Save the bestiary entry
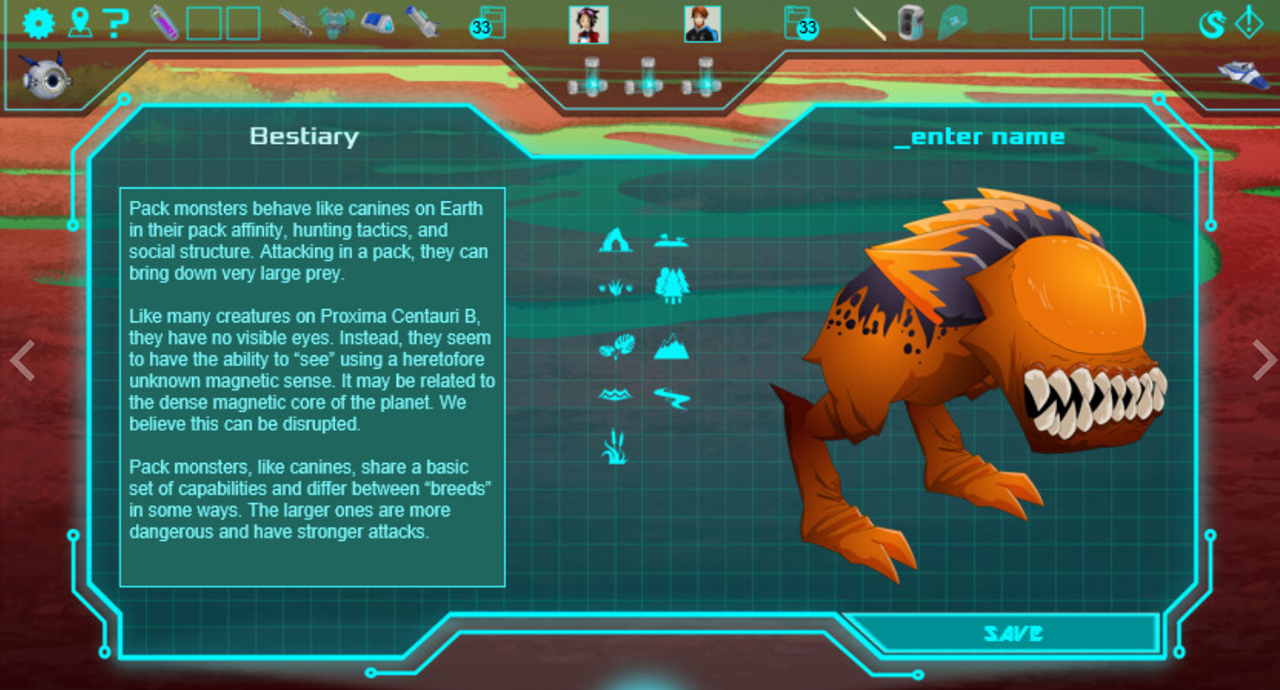Screen dimensions: 1280x690 coord(1012,633)
